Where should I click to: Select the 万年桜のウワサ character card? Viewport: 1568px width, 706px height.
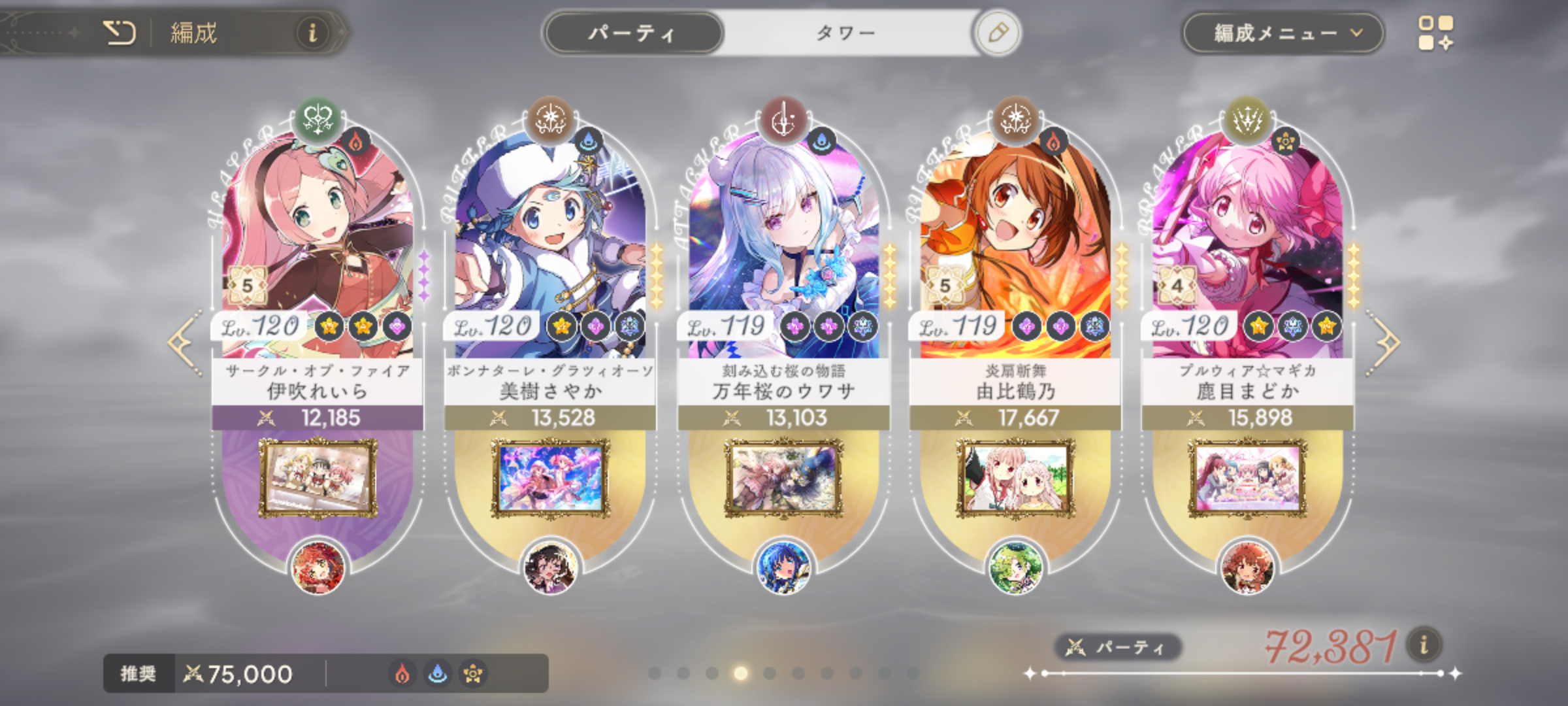coord(783,248)
